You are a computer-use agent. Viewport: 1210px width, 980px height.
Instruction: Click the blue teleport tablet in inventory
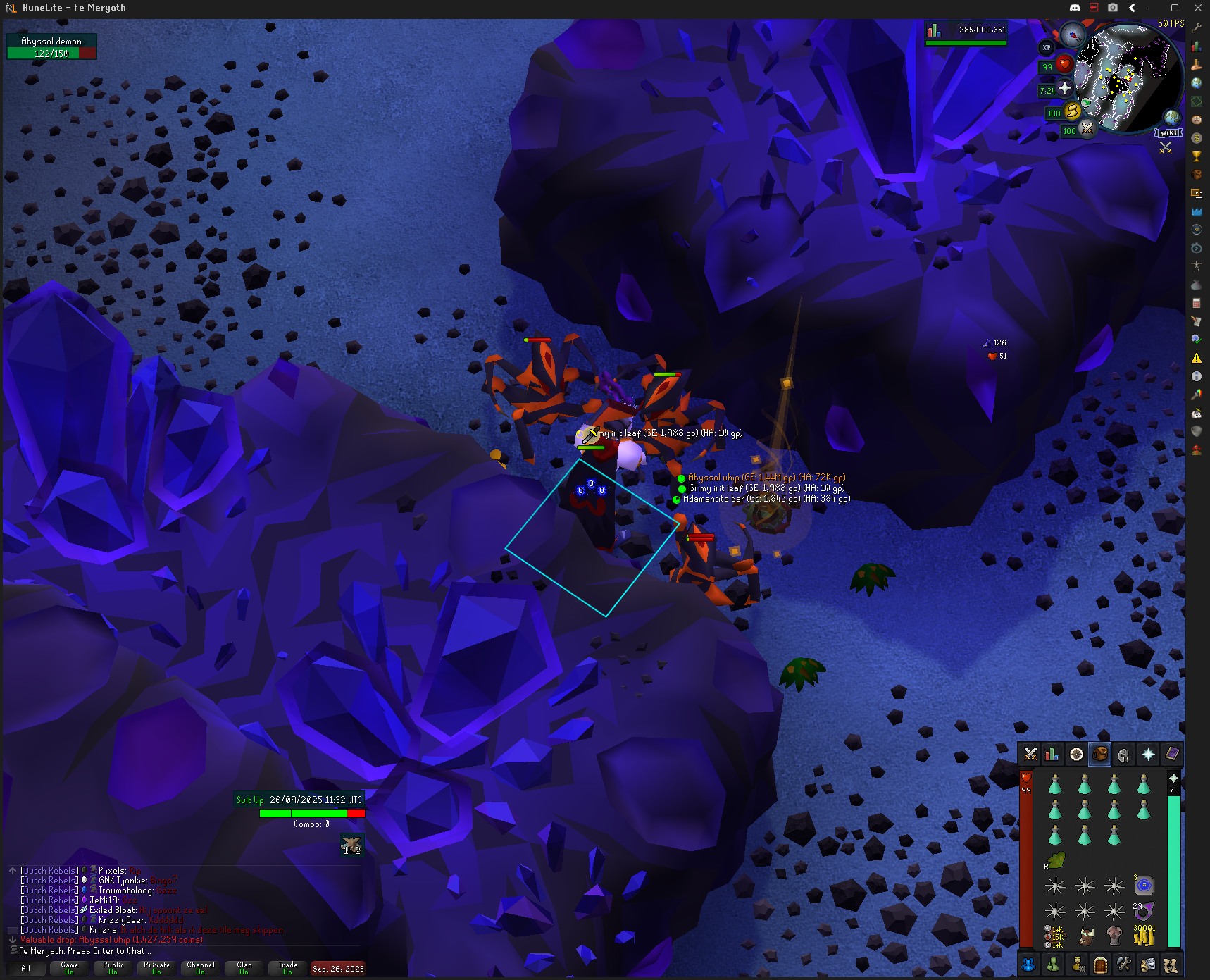[1144, 885]
